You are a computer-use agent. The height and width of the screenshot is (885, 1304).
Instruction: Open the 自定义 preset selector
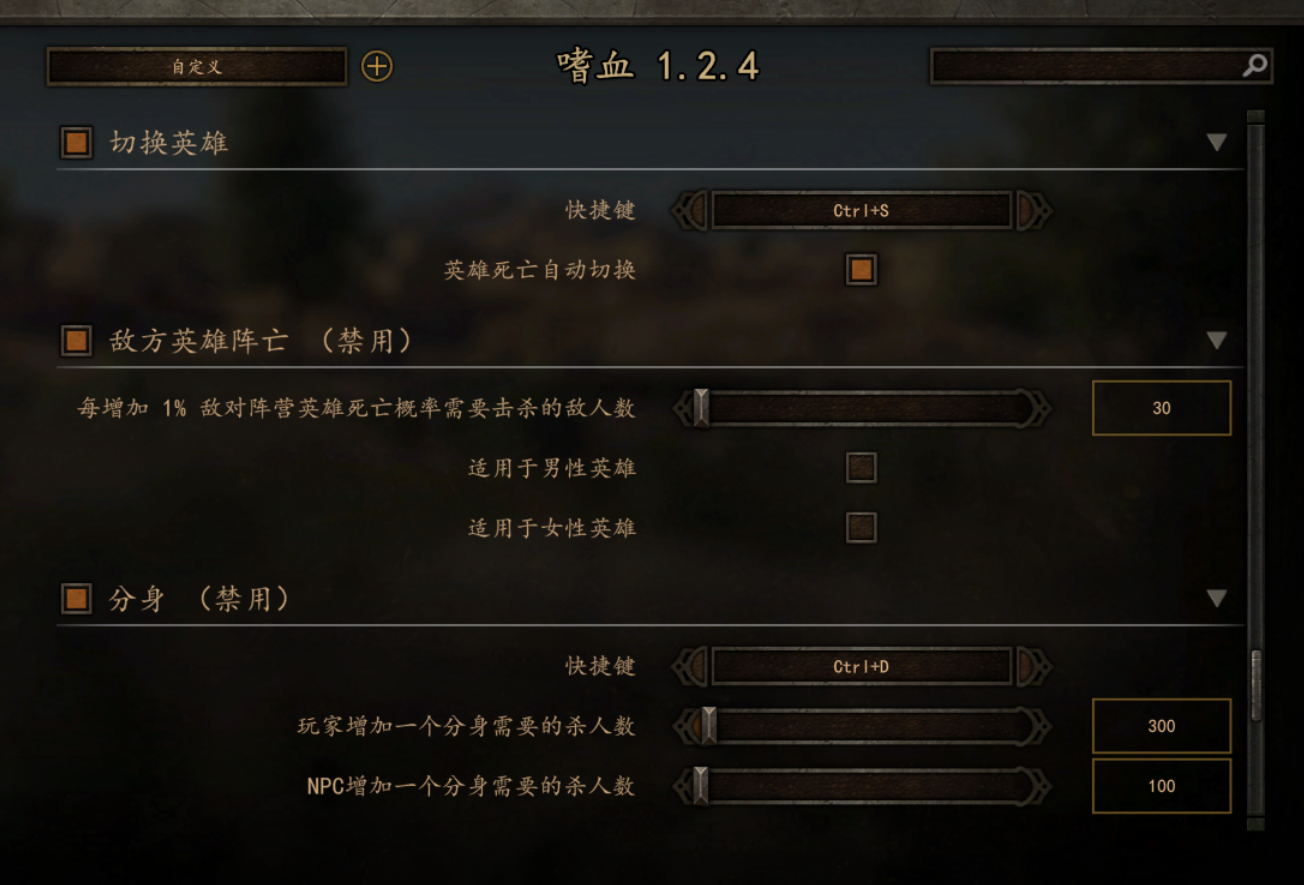(x=195, y=66)
